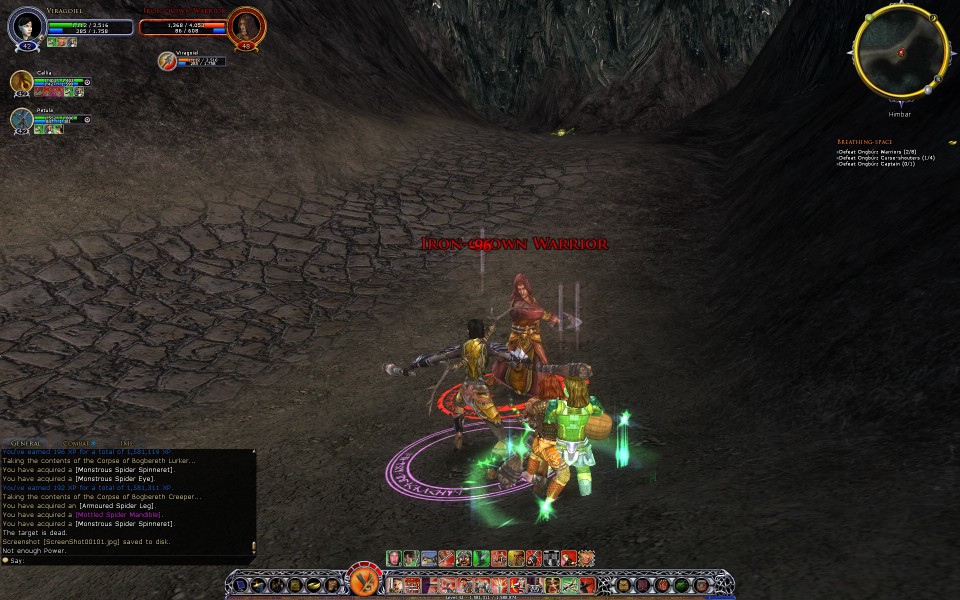Viewport: 960px width, 600px height.
Task: Select Viragoiel's player portrait
Action: 26,27
